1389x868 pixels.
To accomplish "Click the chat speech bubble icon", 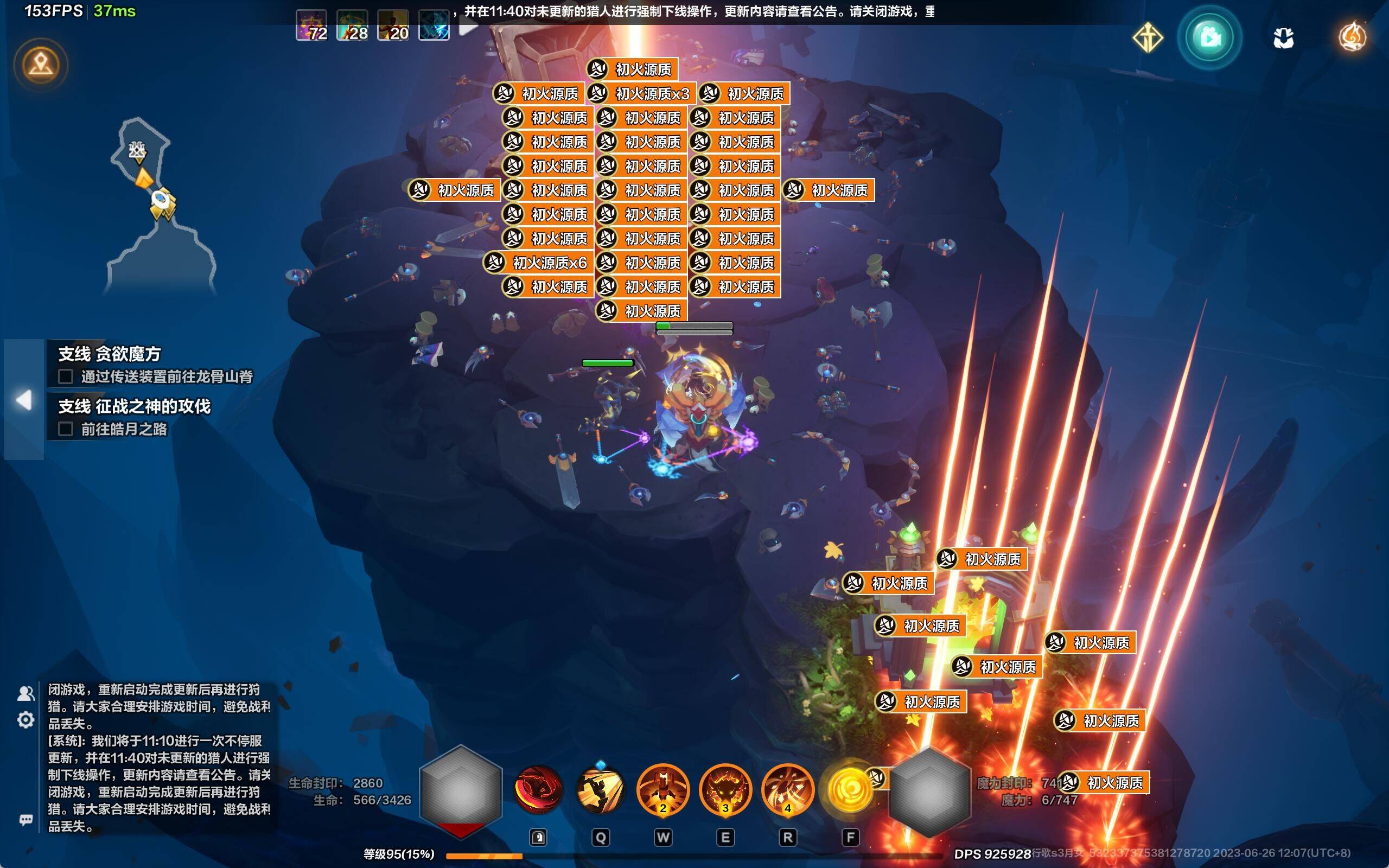I will coord(26,819).
